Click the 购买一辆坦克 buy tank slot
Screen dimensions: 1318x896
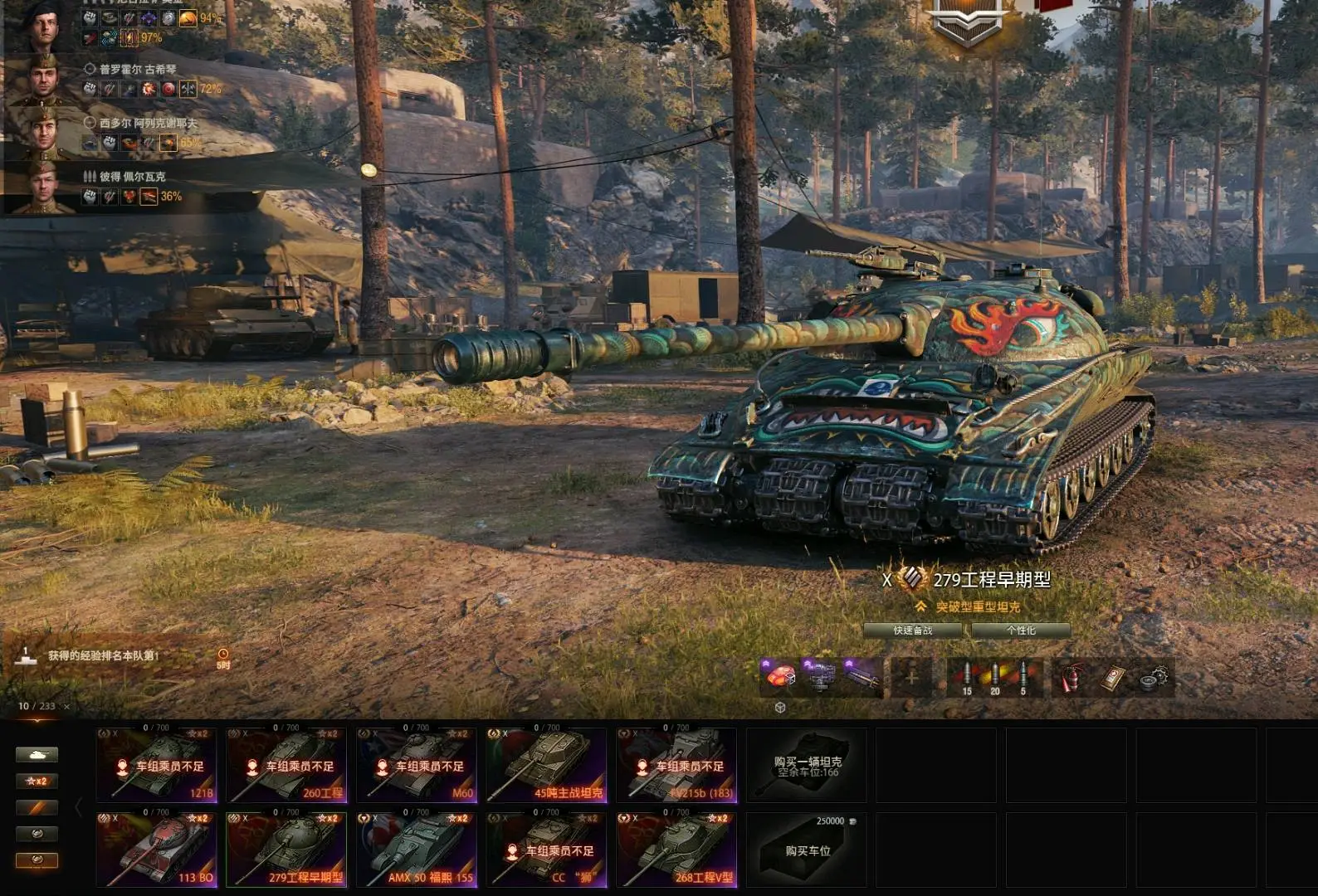807,766
